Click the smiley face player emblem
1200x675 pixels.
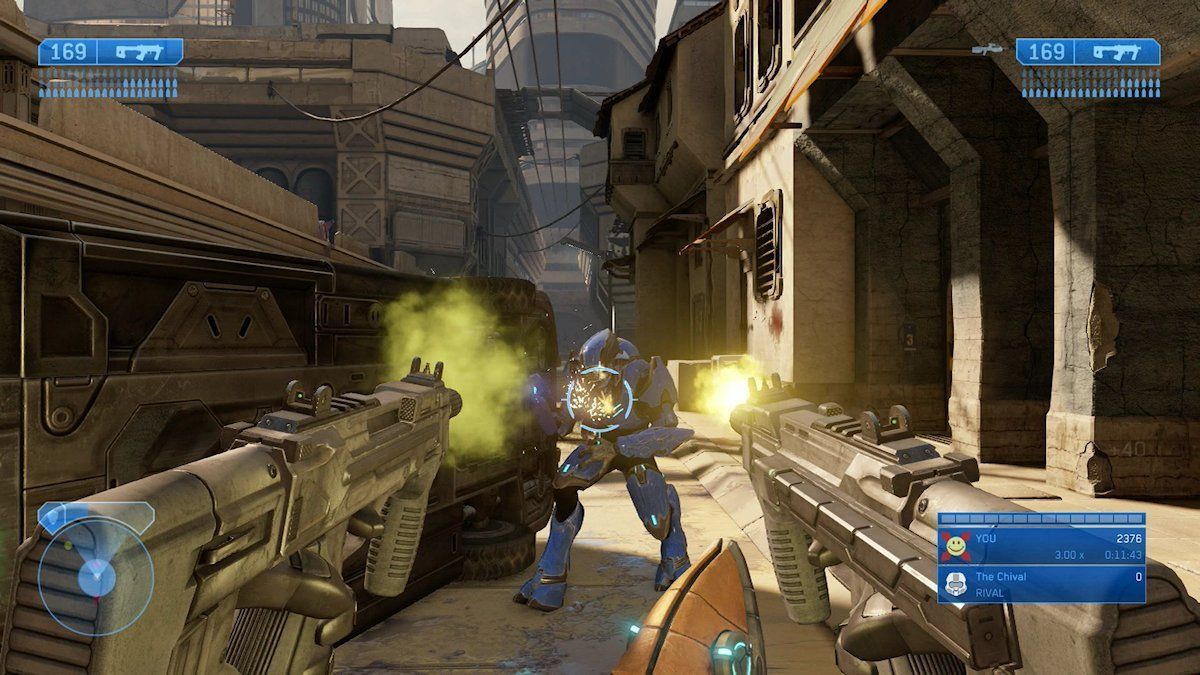coord(956,545)
